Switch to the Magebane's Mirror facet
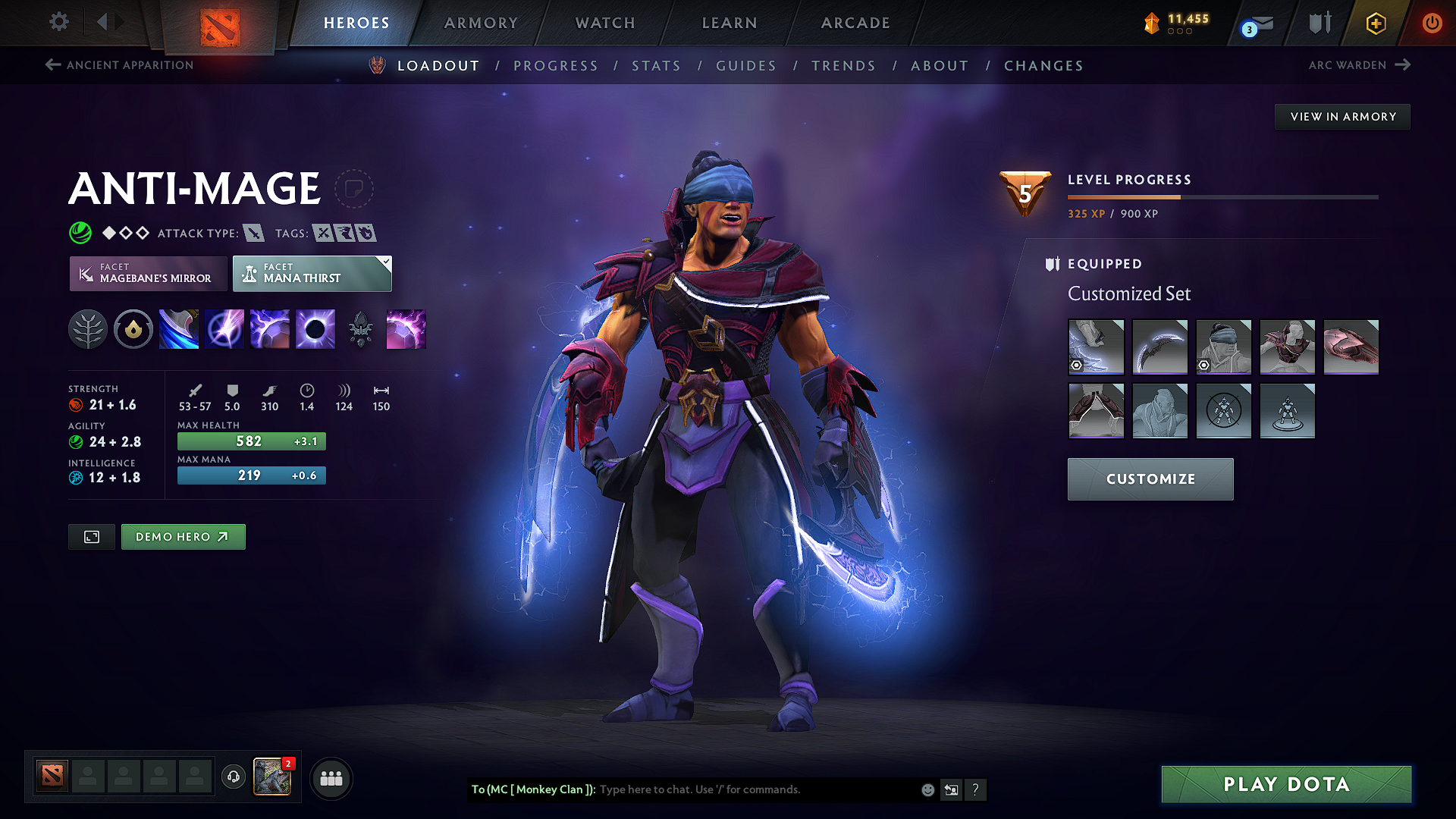 coord(148,274)
